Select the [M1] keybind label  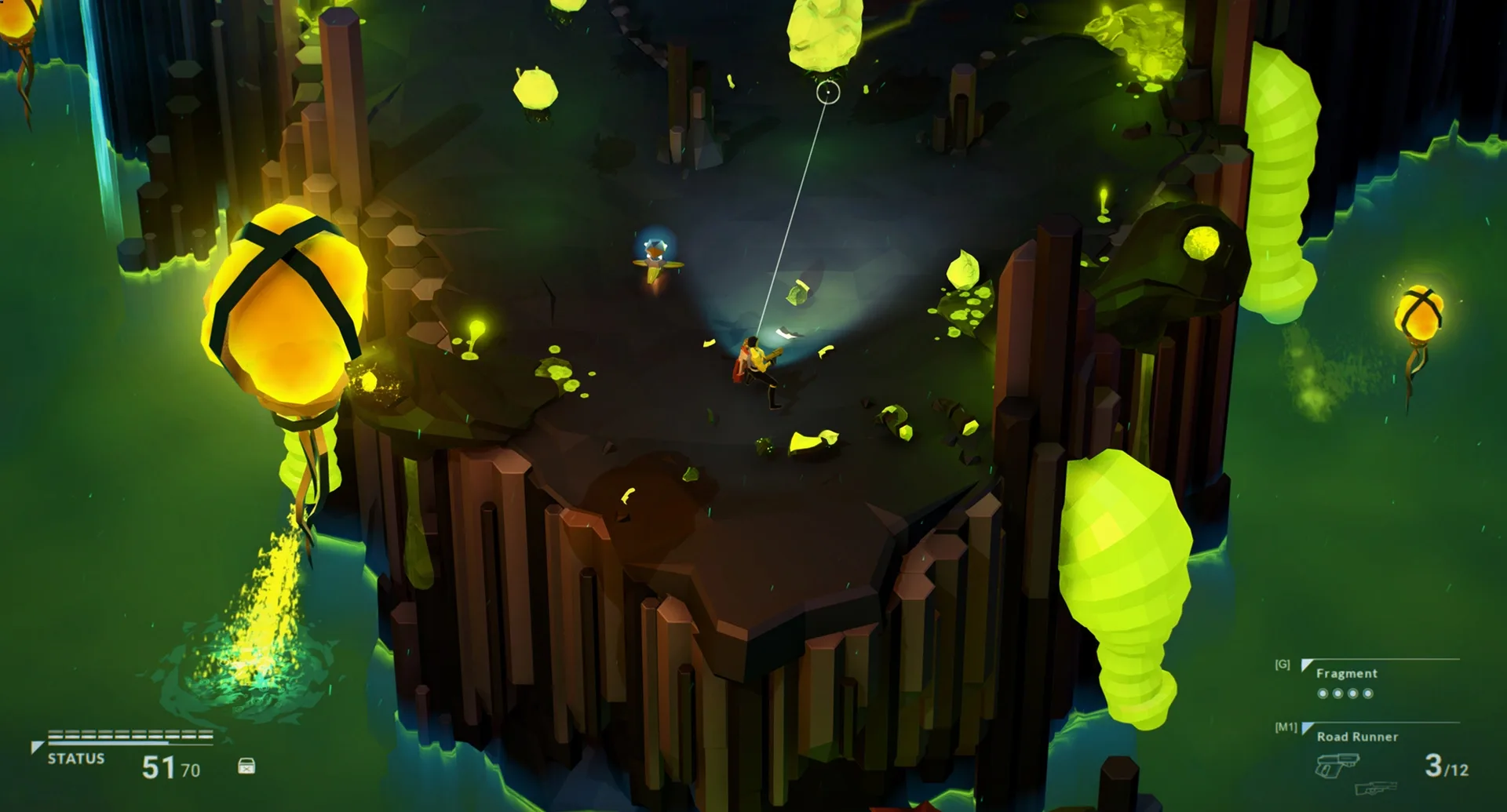(x=1286, y=726)
